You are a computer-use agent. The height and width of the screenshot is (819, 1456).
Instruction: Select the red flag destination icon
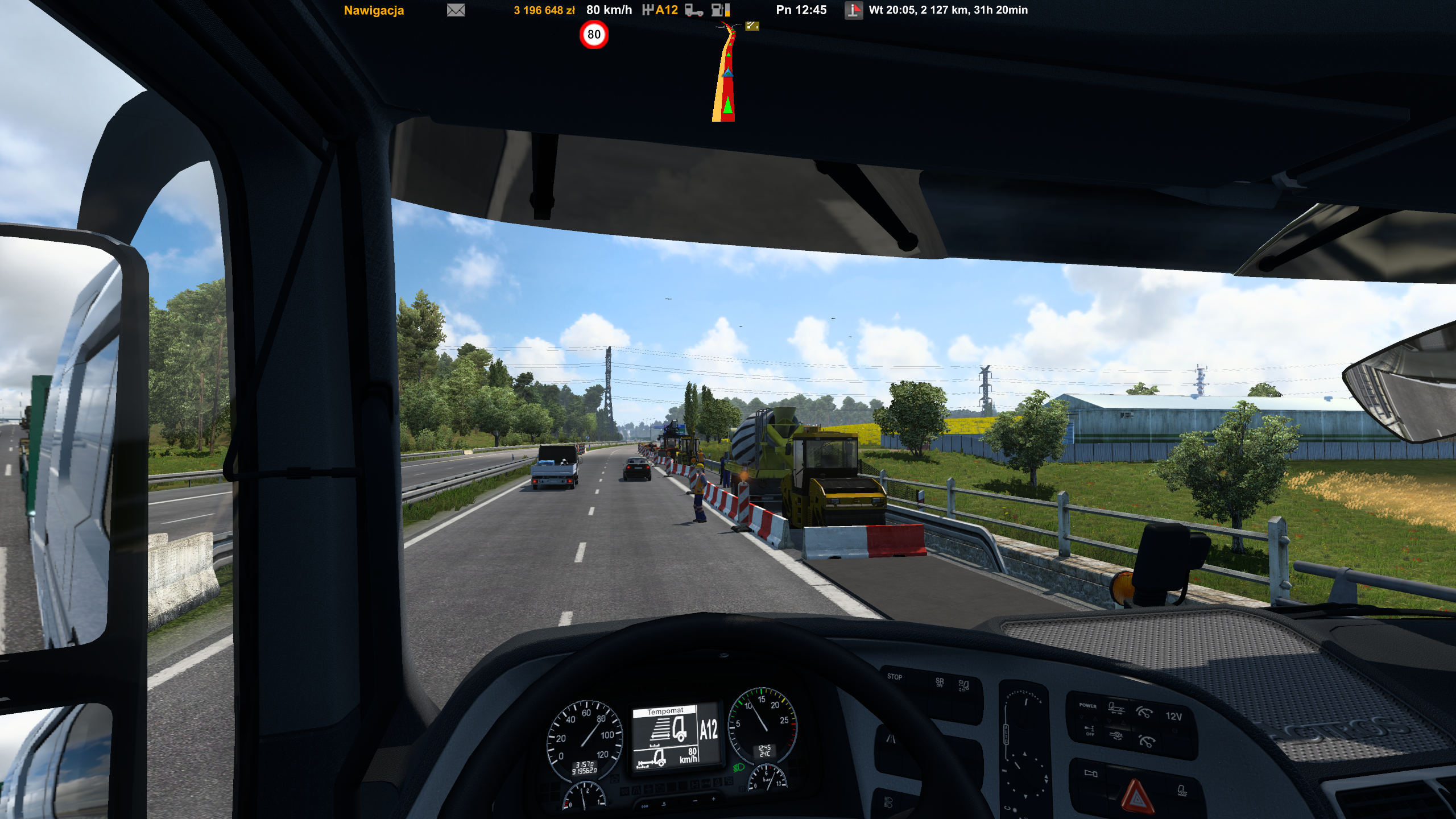[x=853, y=10]
